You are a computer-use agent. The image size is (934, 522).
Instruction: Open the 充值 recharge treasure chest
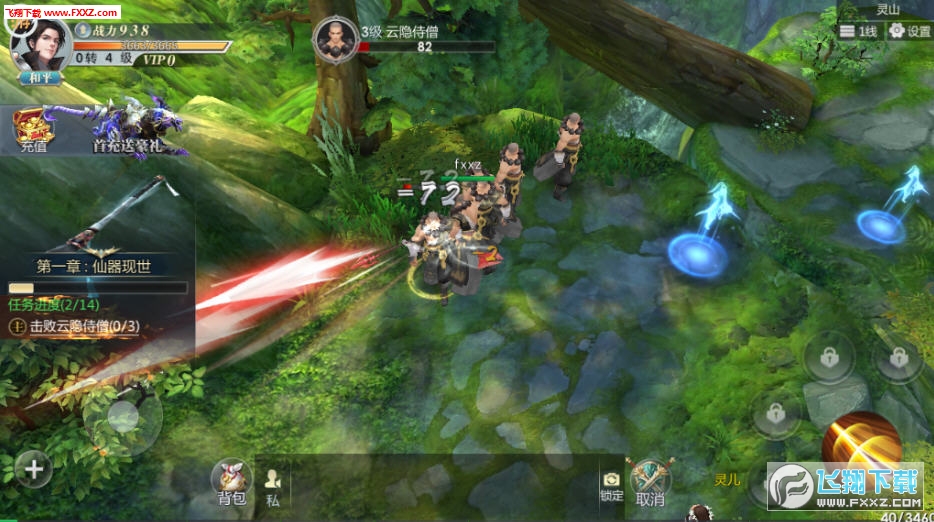(x=33, y=129)
